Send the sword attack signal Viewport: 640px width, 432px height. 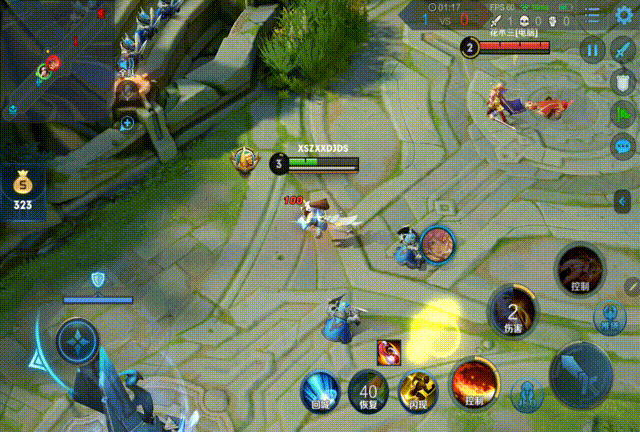pos(624,49)
